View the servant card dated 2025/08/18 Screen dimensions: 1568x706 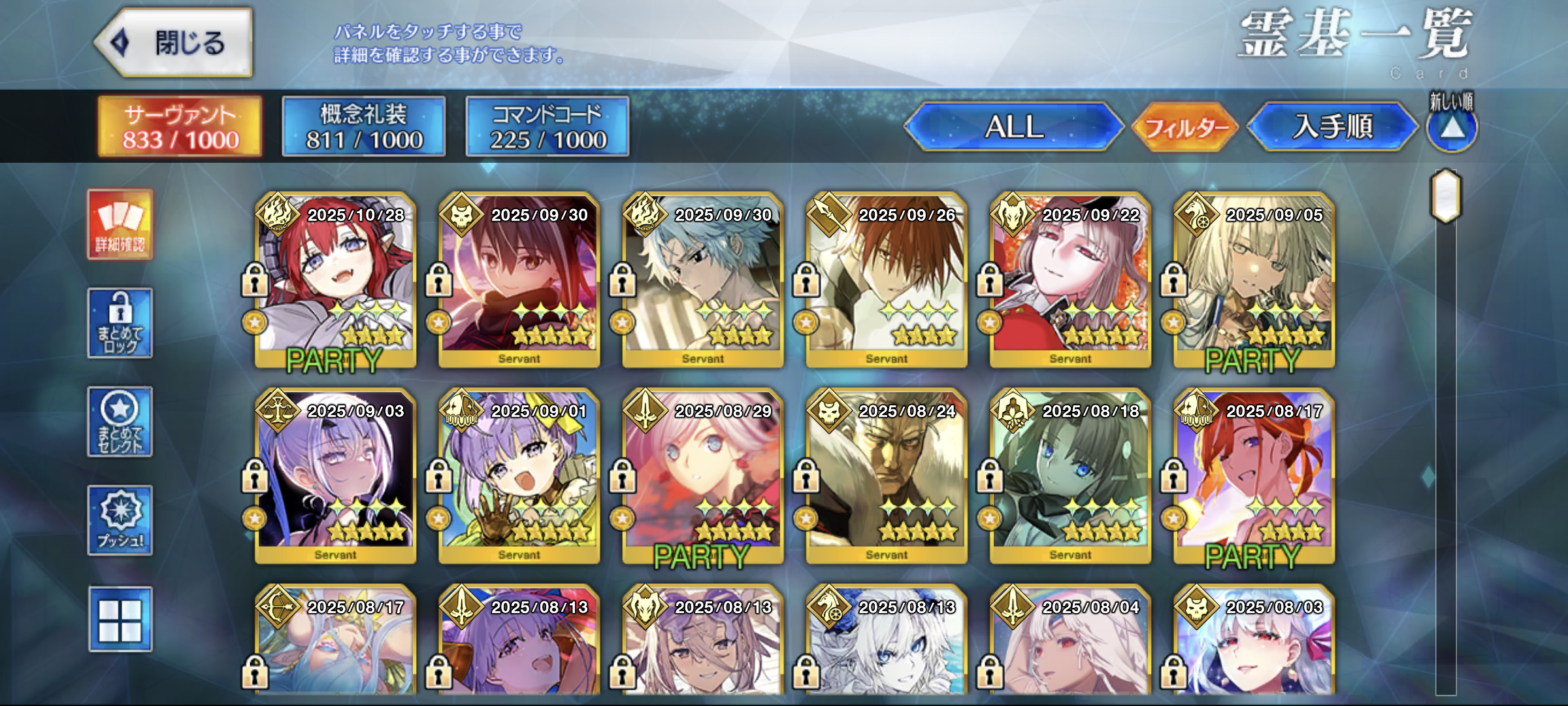click(x=1070, y=476)
